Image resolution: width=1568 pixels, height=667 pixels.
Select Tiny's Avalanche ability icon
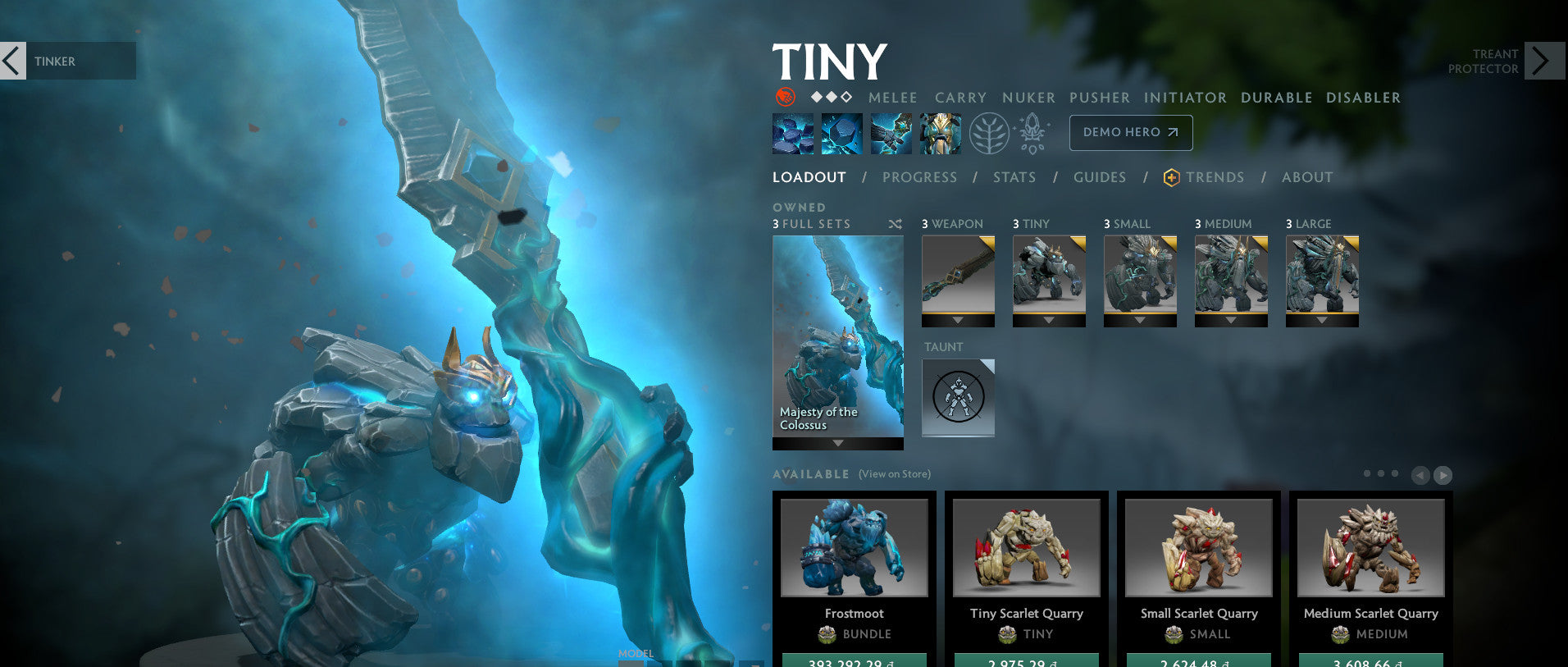(791, 133)
